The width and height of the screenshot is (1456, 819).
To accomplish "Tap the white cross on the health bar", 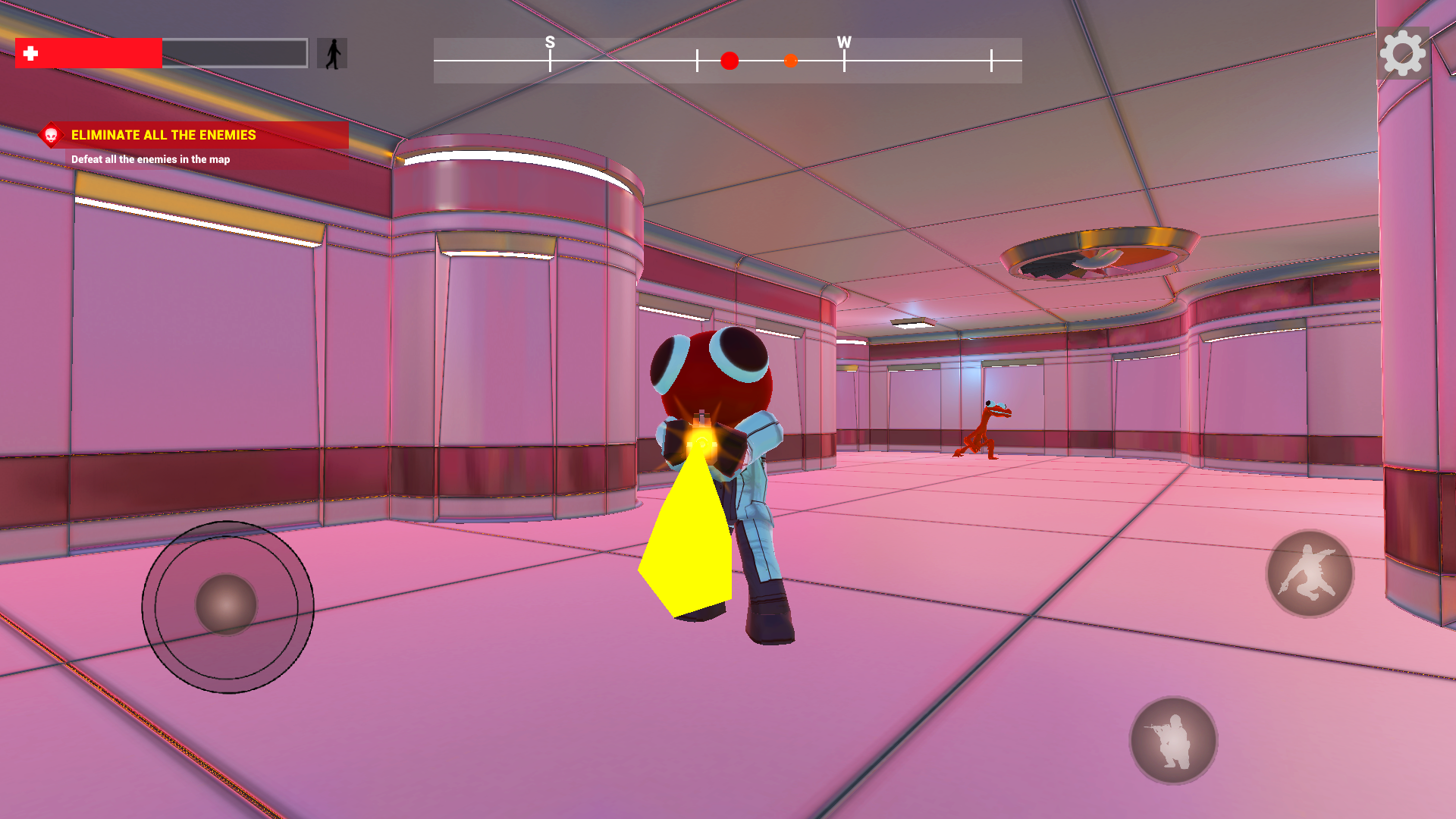I will point(30,53).
